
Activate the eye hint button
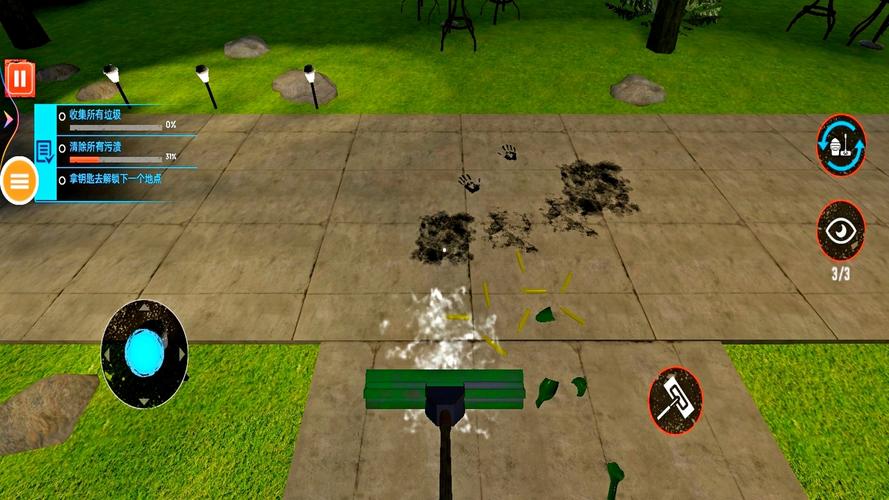click(x=841, y=230)
